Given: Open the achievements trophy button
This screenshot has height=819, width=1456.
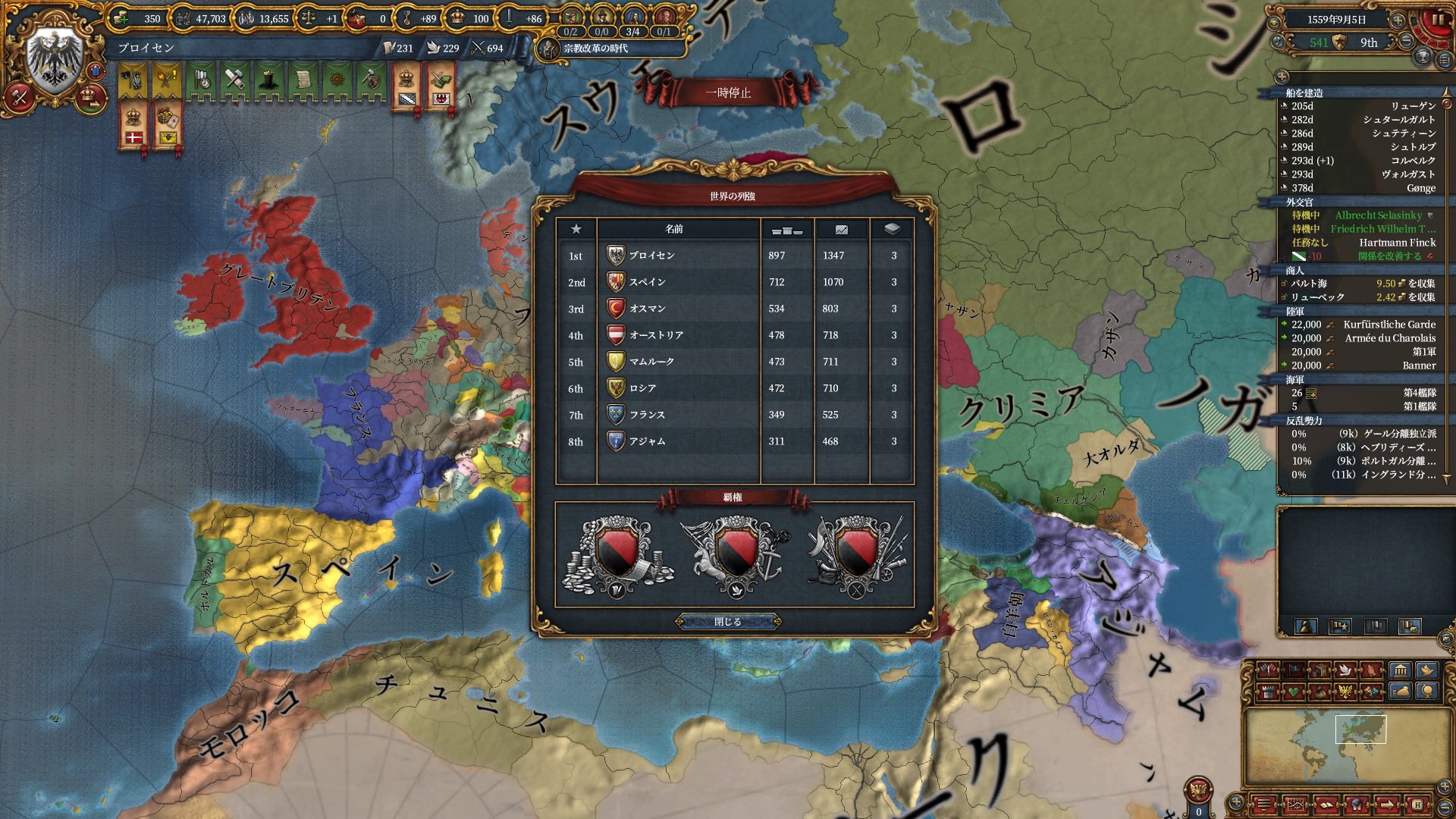Looking at the screenshot, I should (x=1423, y=56).
